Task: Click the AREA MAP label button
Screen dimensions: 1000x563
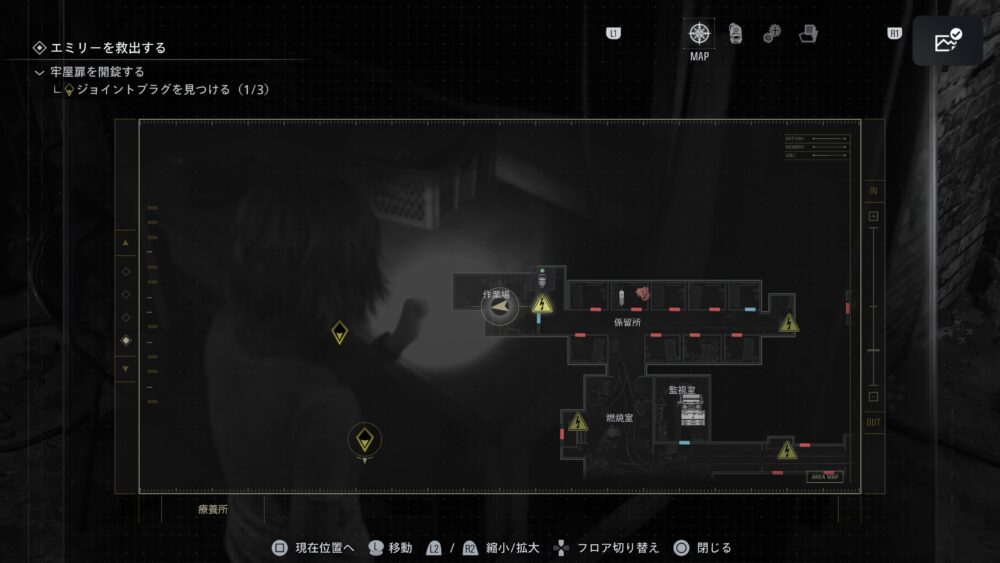Action: point(824,477)
